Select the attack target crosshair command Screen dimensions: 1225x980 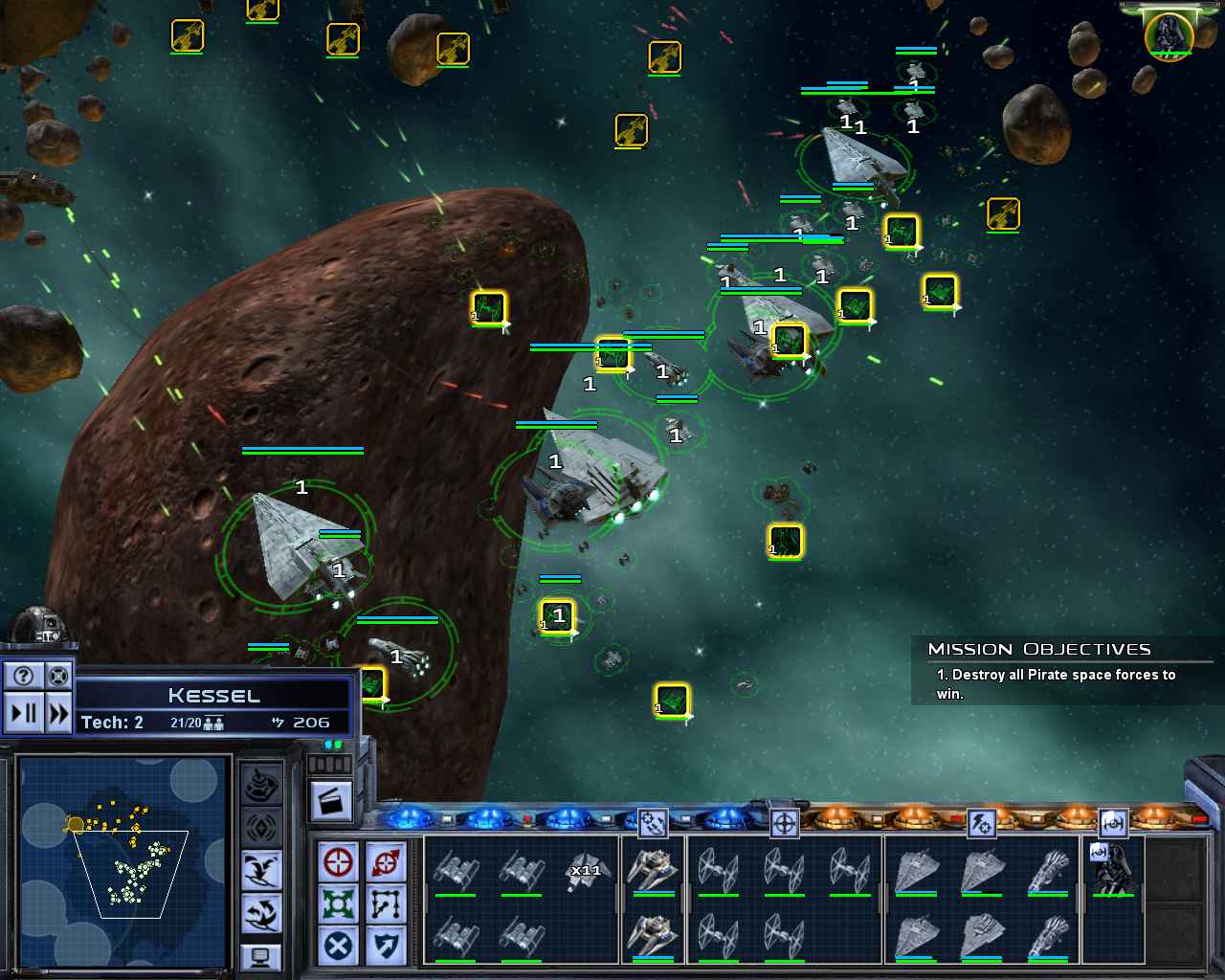pos(338,862)
